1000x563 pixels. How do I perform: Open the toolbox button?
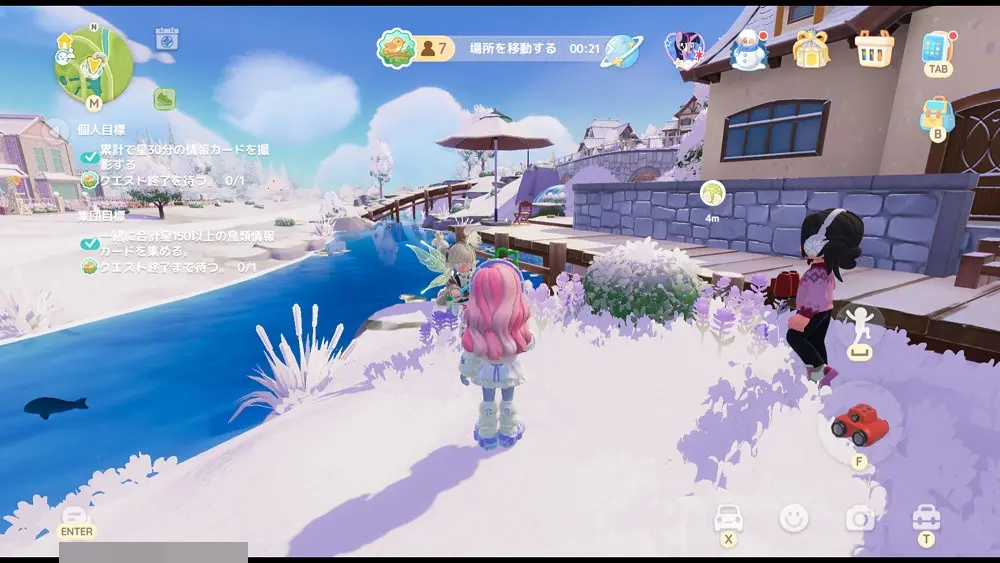(x=926, y=517)
